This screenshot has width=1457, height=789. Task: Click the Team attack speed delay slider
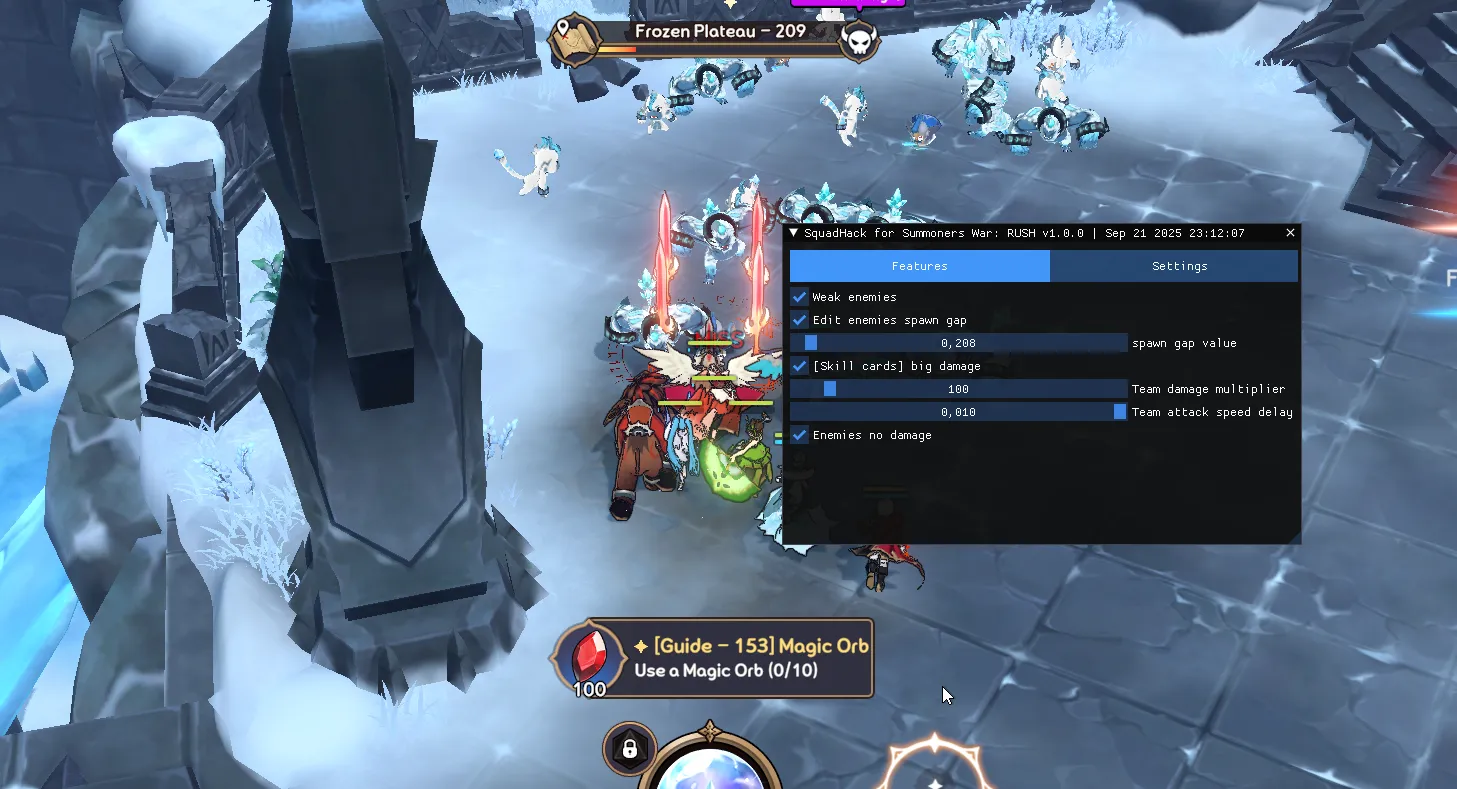pyautogui.click(x=958, y=412)
